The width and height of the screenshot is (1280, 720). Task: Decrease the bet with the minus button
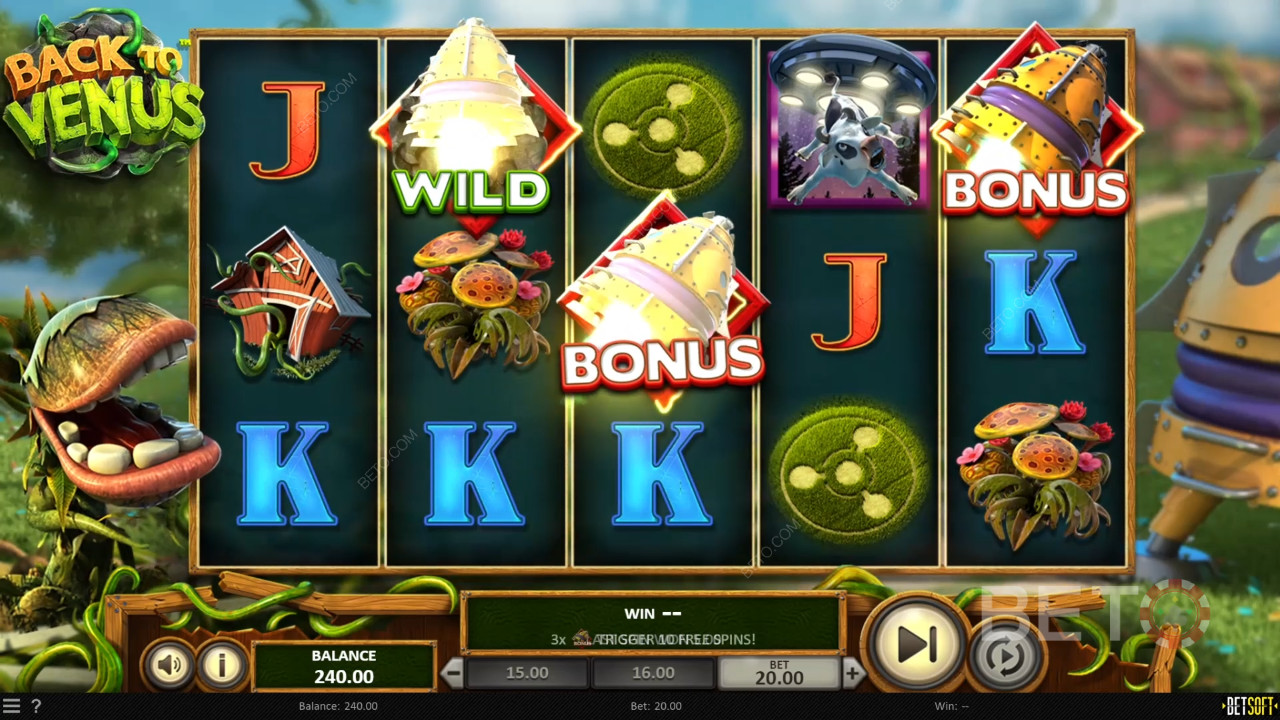pyautogui.click(x=453, y=673)
